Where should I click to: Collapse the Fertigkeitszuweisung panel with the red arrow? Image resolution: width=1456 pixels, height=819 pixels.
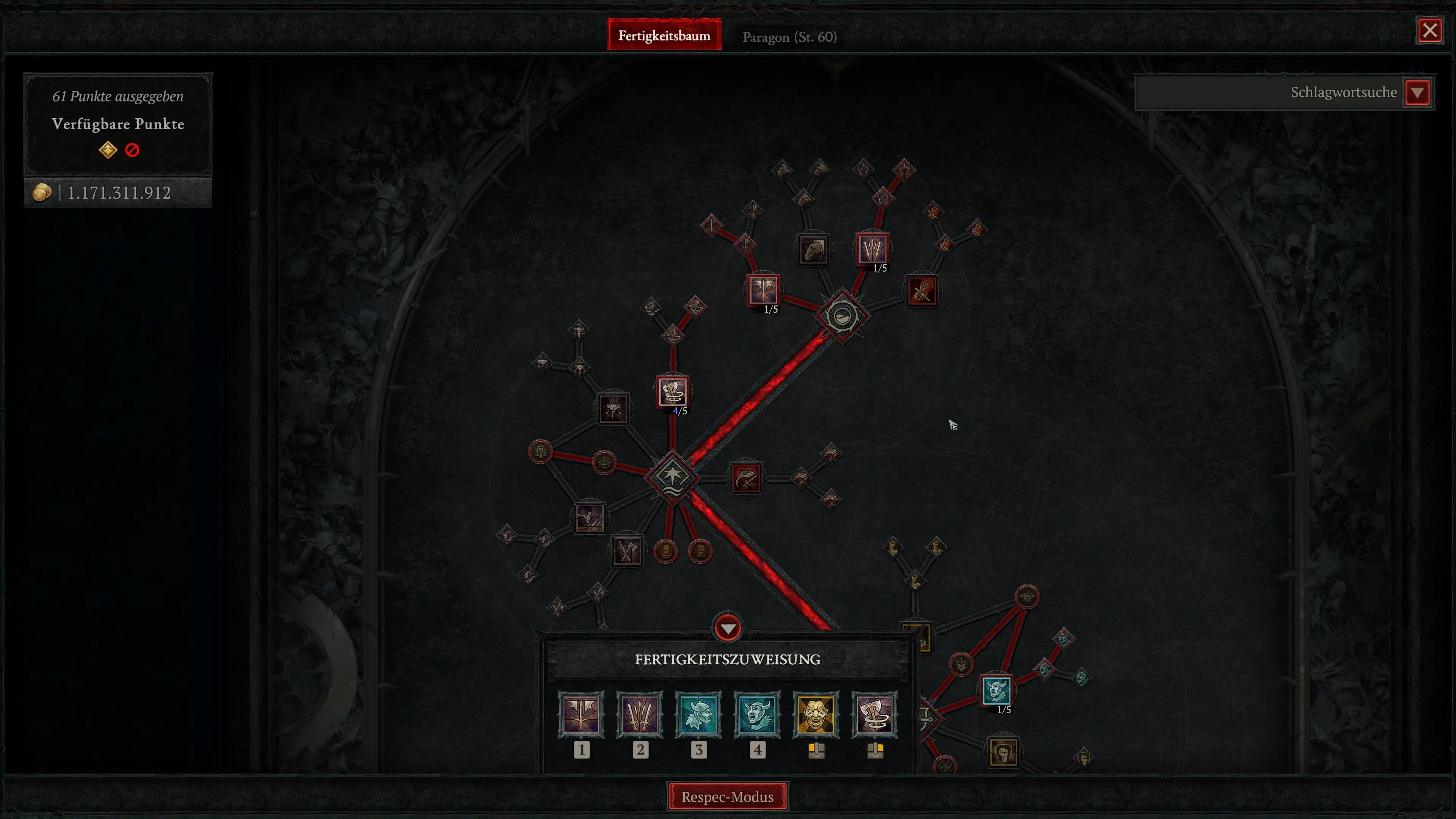point(728,628)
